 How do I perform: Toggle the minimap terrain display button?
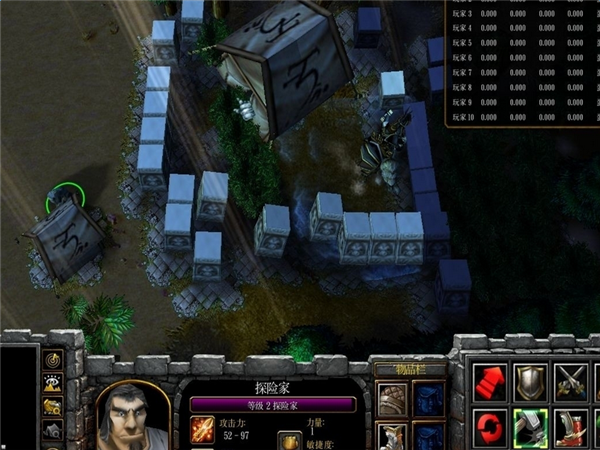point(53,383)
